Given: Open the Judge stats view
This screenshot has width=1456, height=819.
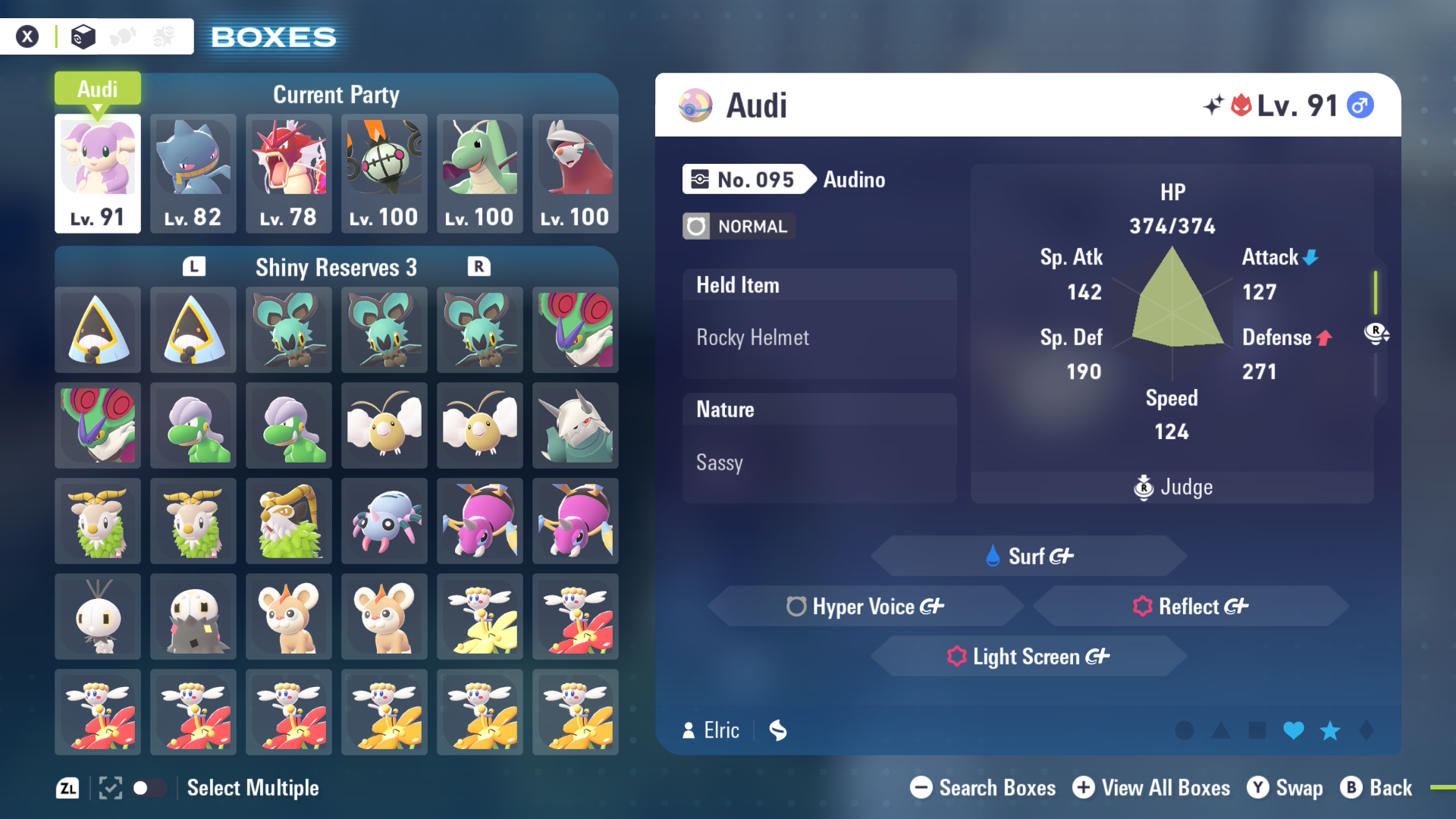Looking at the screenshot, I should pyautogui.click(x=1173, y=487).
